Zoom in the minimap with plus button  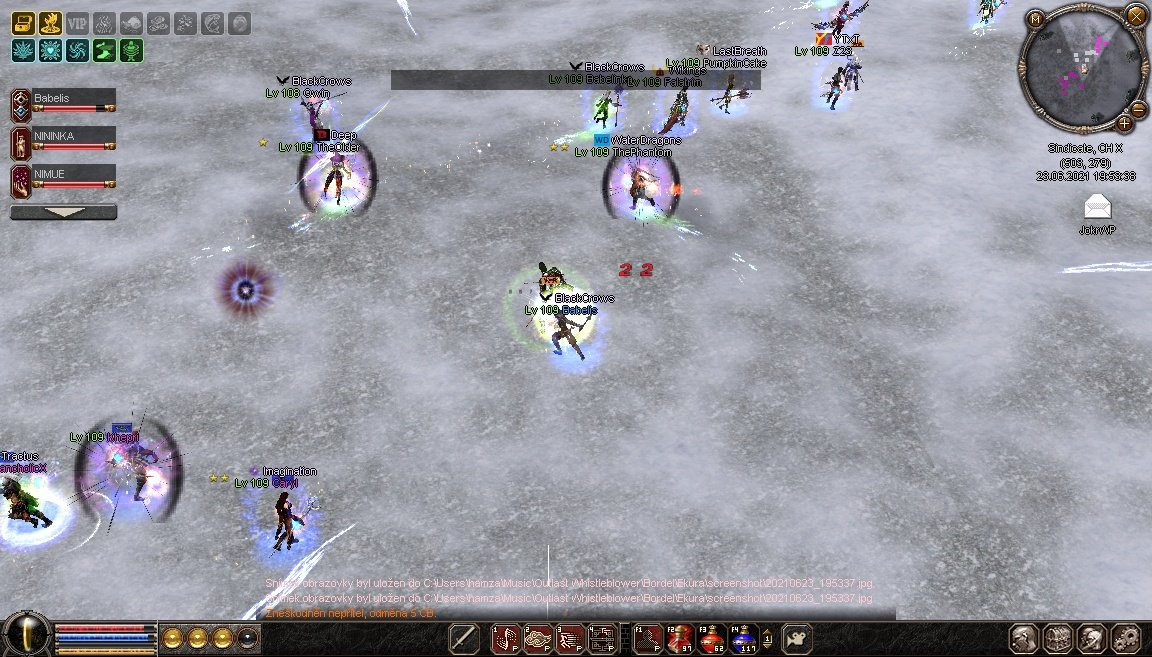pyautogui.click(x=1125, y=124)
